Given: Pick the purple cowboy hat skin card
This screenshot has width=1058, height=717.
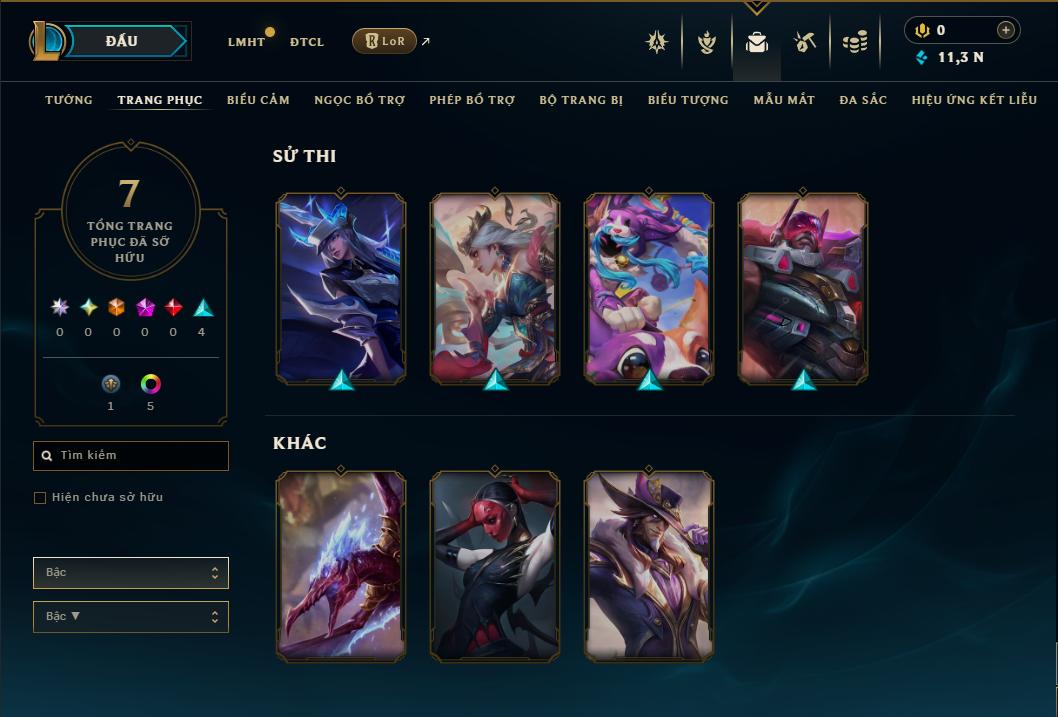Looking at the screenshot, I should coord(649,566).
